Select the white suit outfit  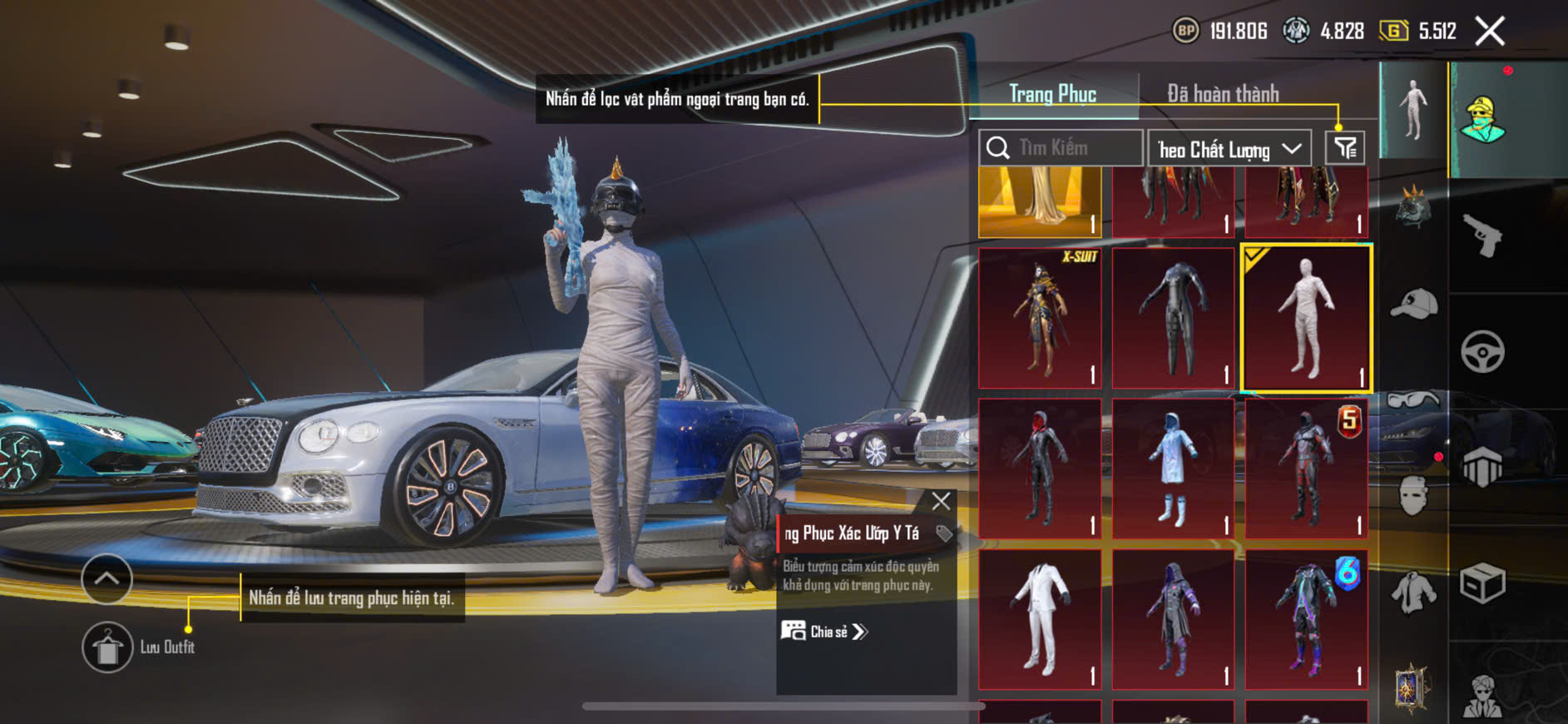[x=1040, y=618]
